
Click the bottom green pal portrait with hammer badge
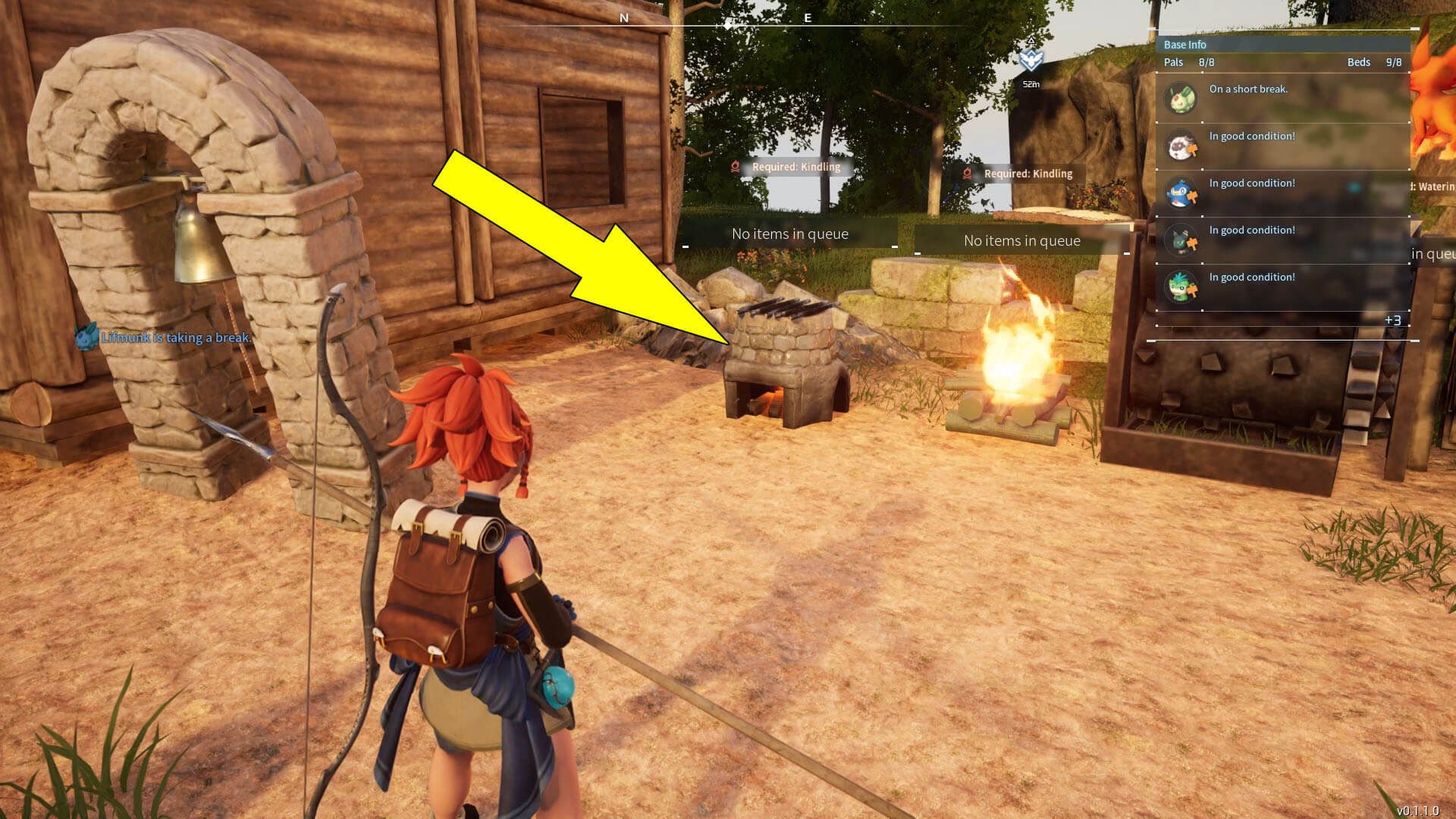(1181, 287)
